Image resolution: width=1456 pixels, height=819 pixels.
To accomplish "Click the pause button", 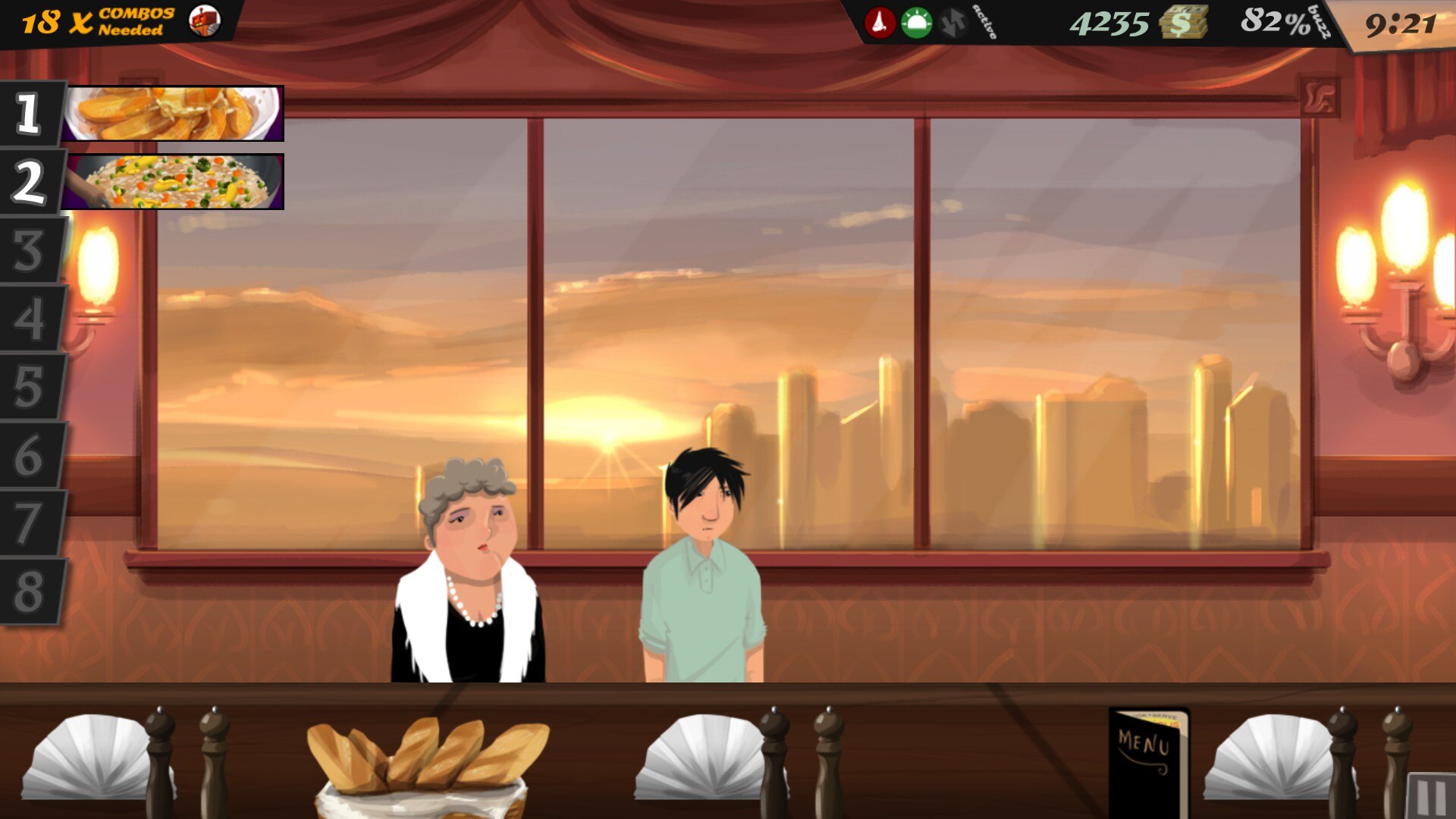I will click(1431, 796).
